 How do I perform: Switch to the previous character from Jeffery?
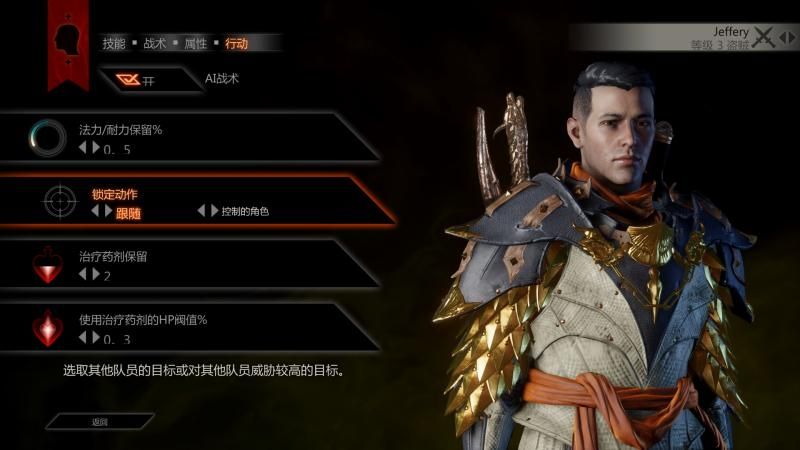(x=781, y=38)
